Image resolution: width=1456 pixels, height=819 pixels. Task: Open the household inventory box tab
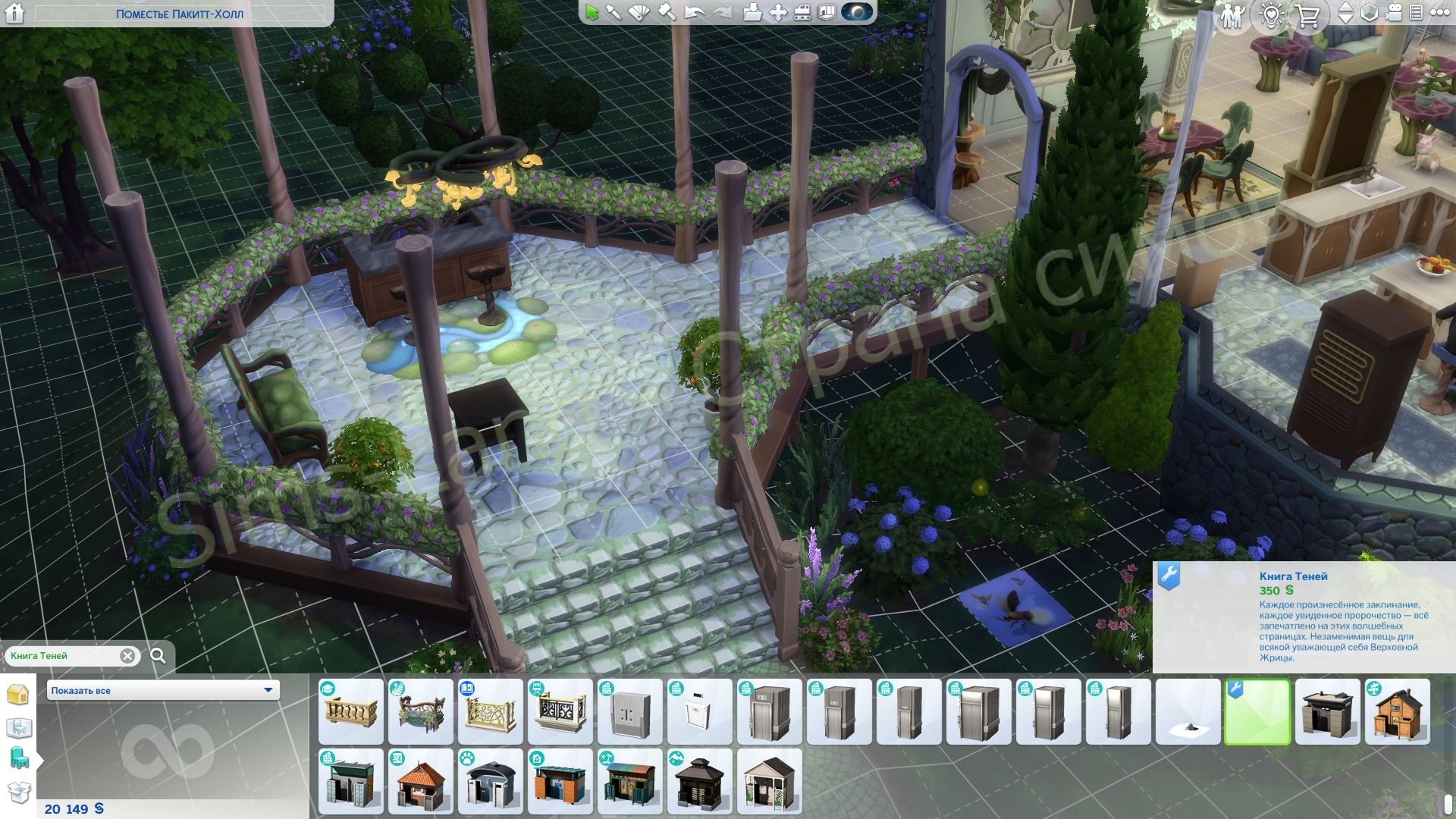(x=18, y=792)
